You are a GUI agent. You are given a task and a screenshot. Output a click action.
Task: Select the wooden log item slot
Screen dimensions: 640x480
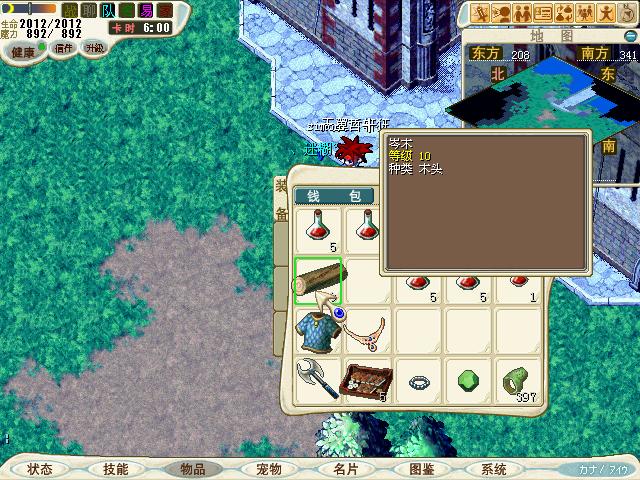point(319,282)
